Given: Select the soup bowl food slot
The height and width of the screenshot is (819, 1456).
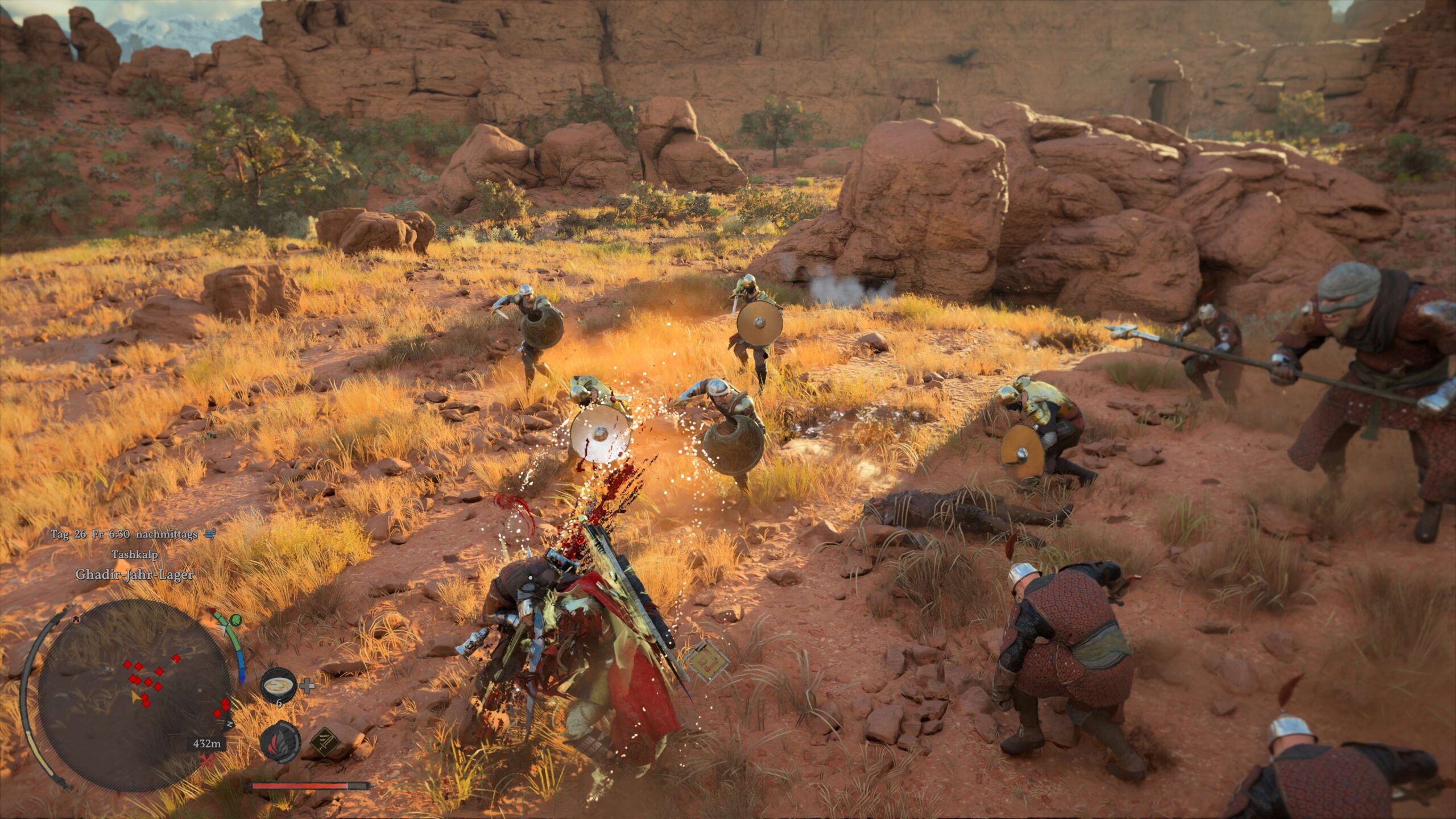Looking at the screenshot, I should (x=278, y=684).
